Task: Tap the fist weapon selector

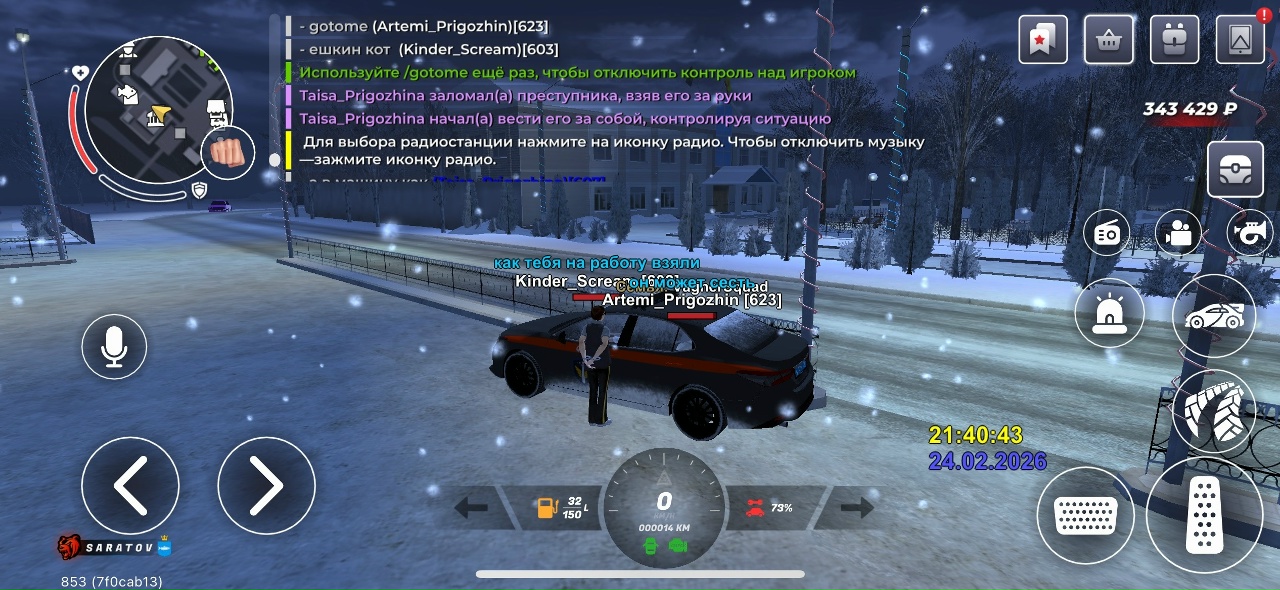Action: (228, 154)
